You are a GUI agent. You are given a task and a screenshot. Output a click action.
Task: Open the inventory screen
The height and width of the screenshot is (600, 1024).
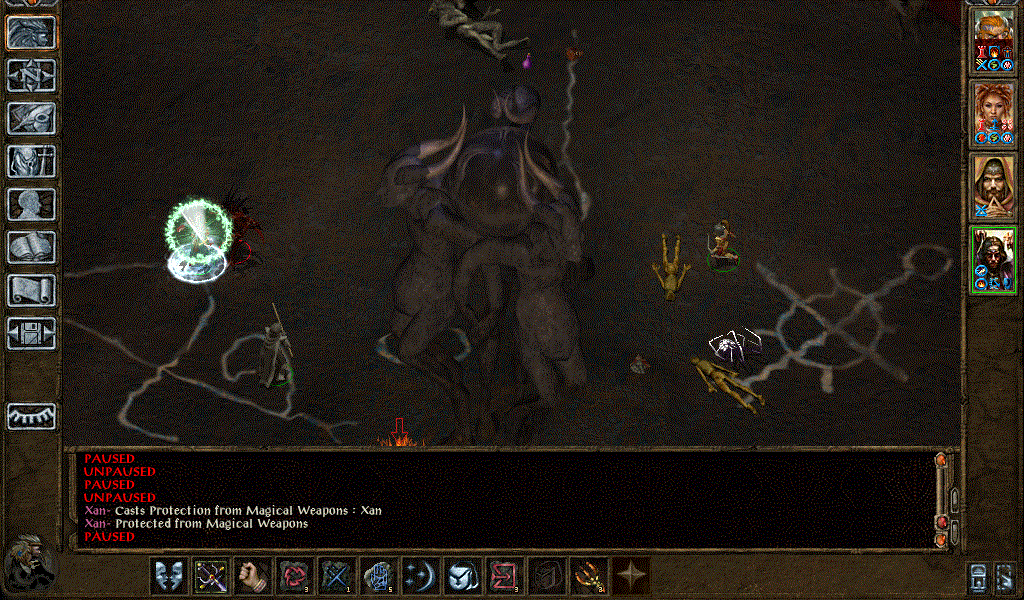click(31, 161)
